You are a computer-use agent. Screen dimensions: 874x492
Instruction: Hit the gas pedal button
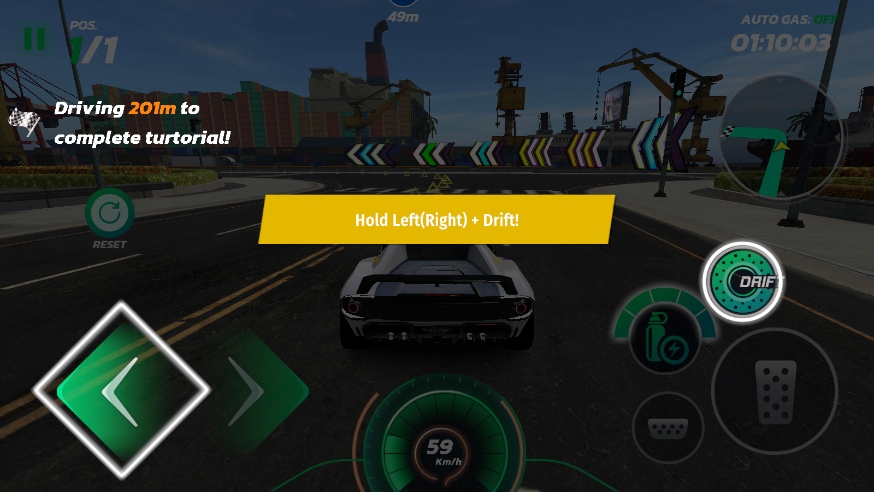[x=774, y=391]
